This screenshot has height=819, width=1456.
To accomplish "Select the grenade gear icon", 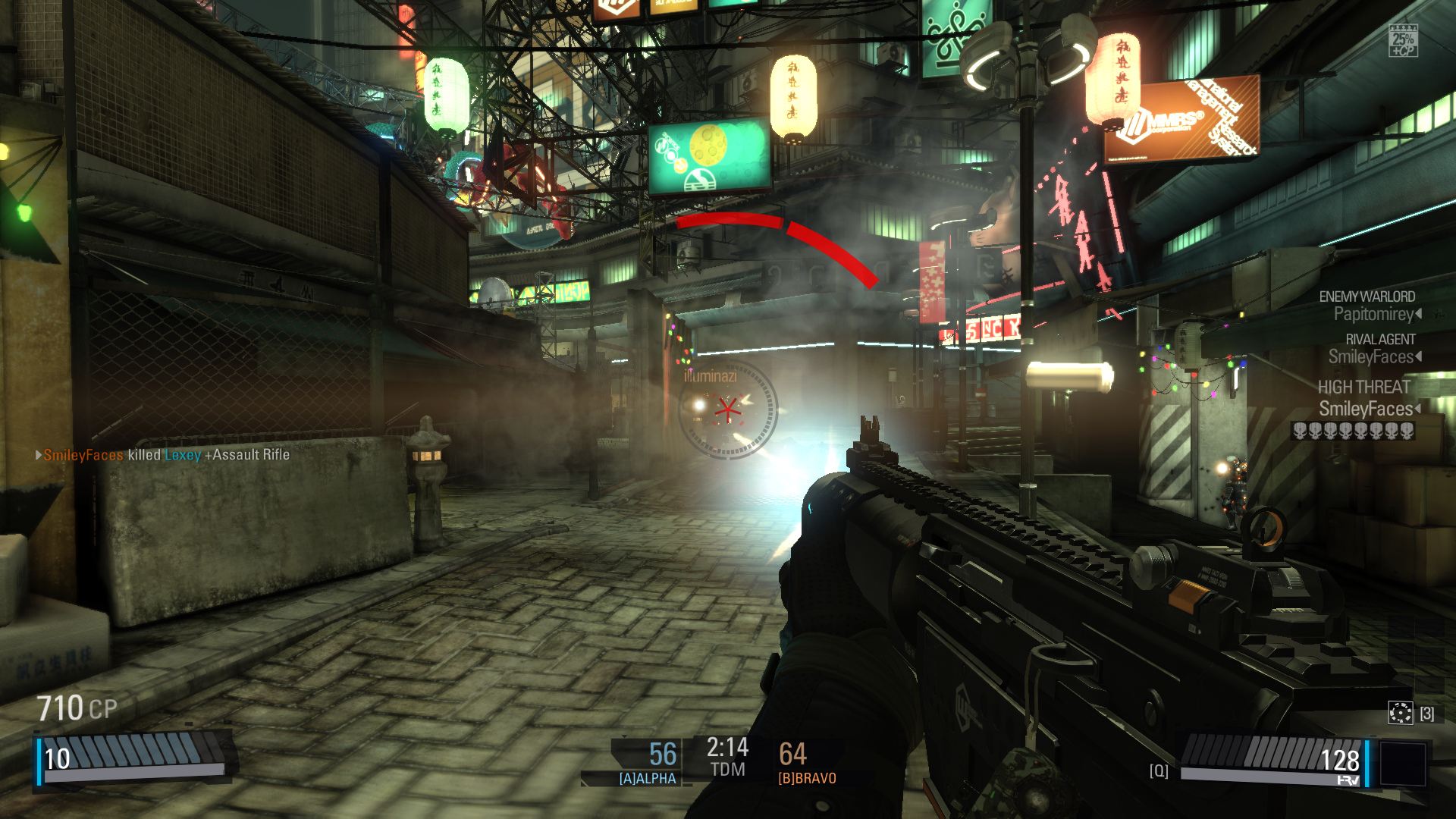I will pos(1400,713).
